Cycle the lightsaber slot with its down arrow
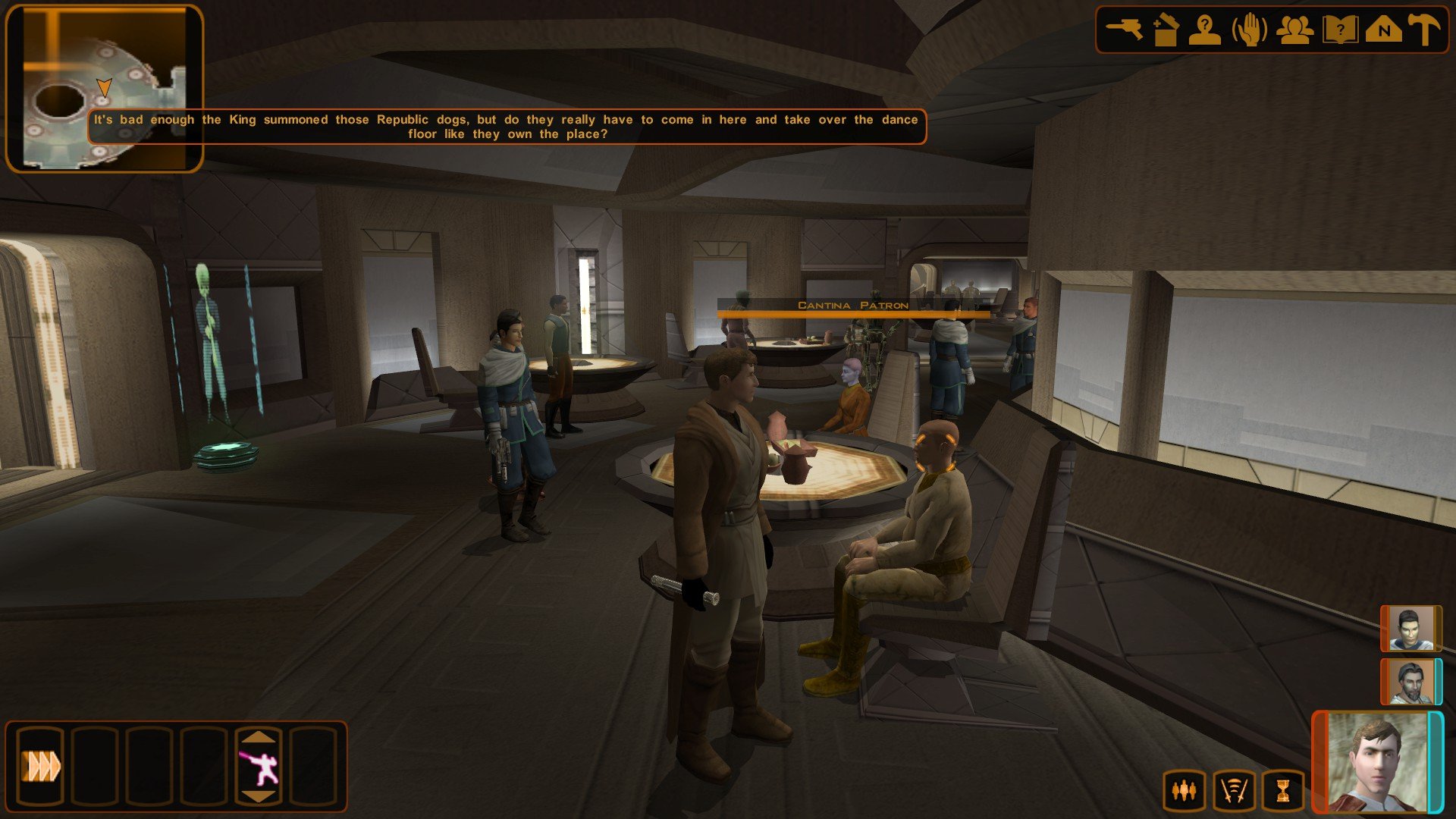The image size is (1456, 819). pyautogui.click(x=258, y=796)
